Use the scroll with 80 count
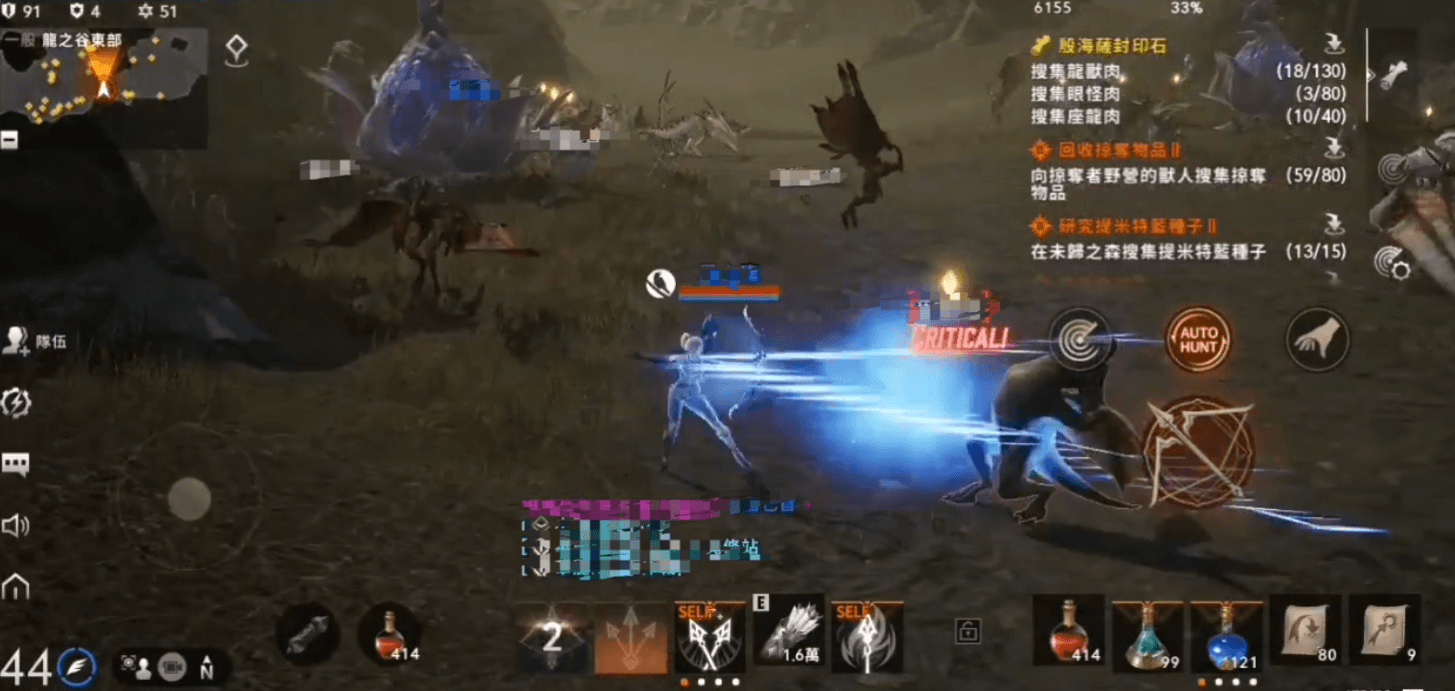 [x=1305, y=633]
